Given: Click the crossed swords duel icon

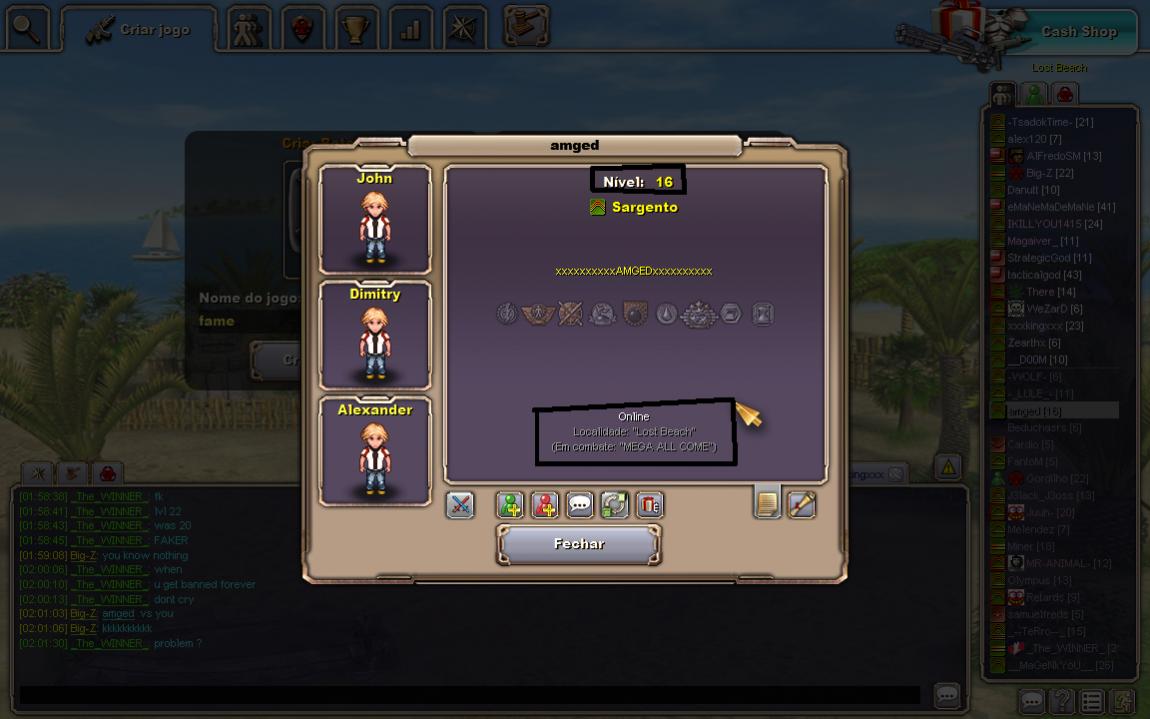Looking at the screenshot, I should (460, 505).
